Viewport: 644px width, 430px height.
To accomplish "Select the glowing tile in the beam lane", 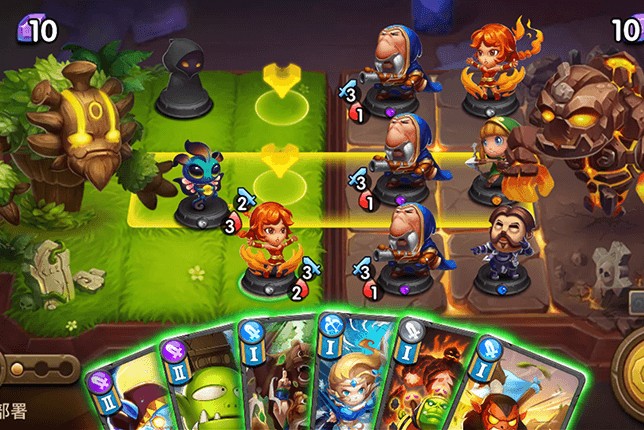I will click(282, 182).
